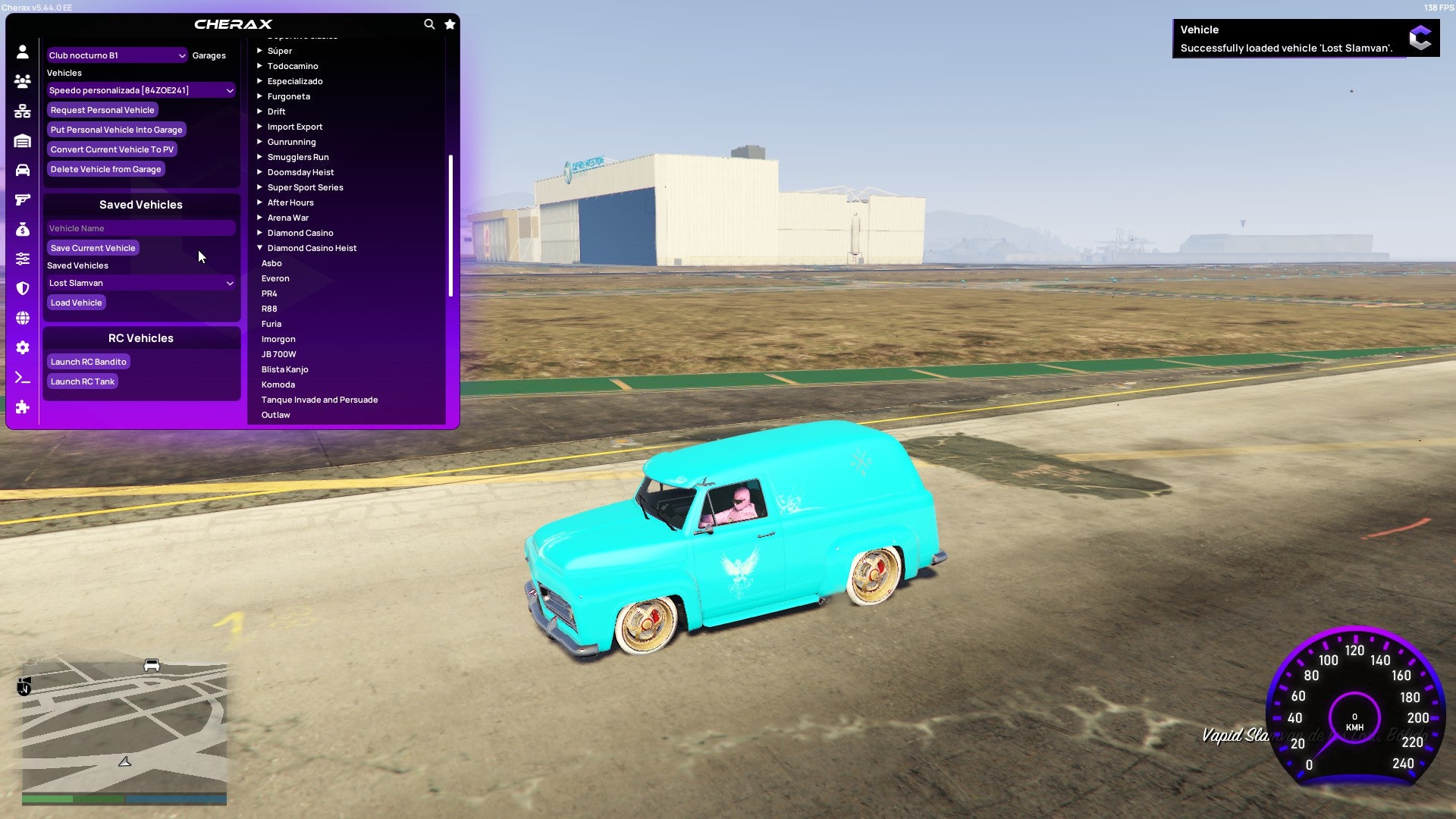
Task: Expand the Smugglers Run vehicle category
Action: click(x=298, y=156)
